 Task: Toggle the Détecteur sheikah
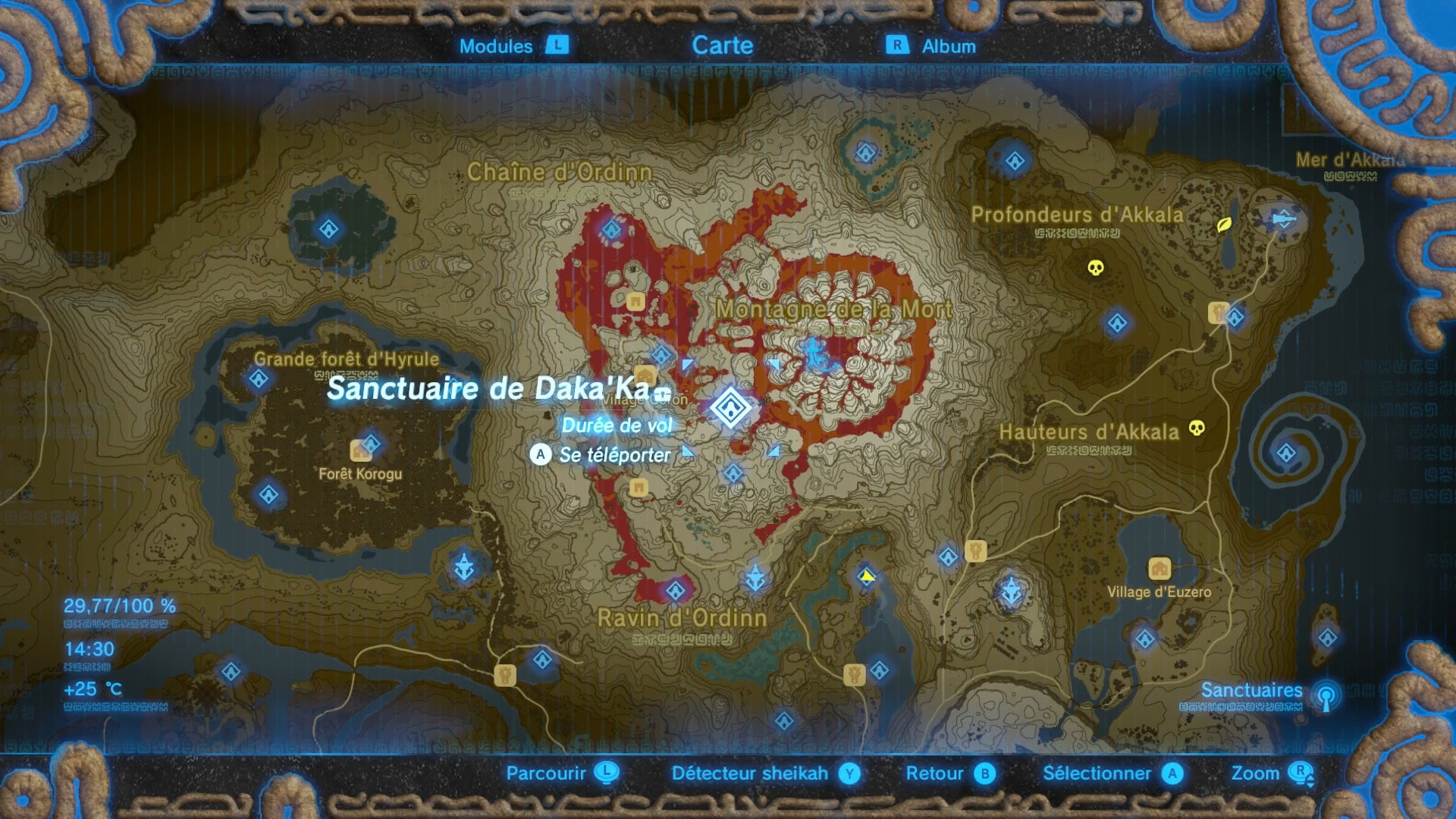pos(749,773)
